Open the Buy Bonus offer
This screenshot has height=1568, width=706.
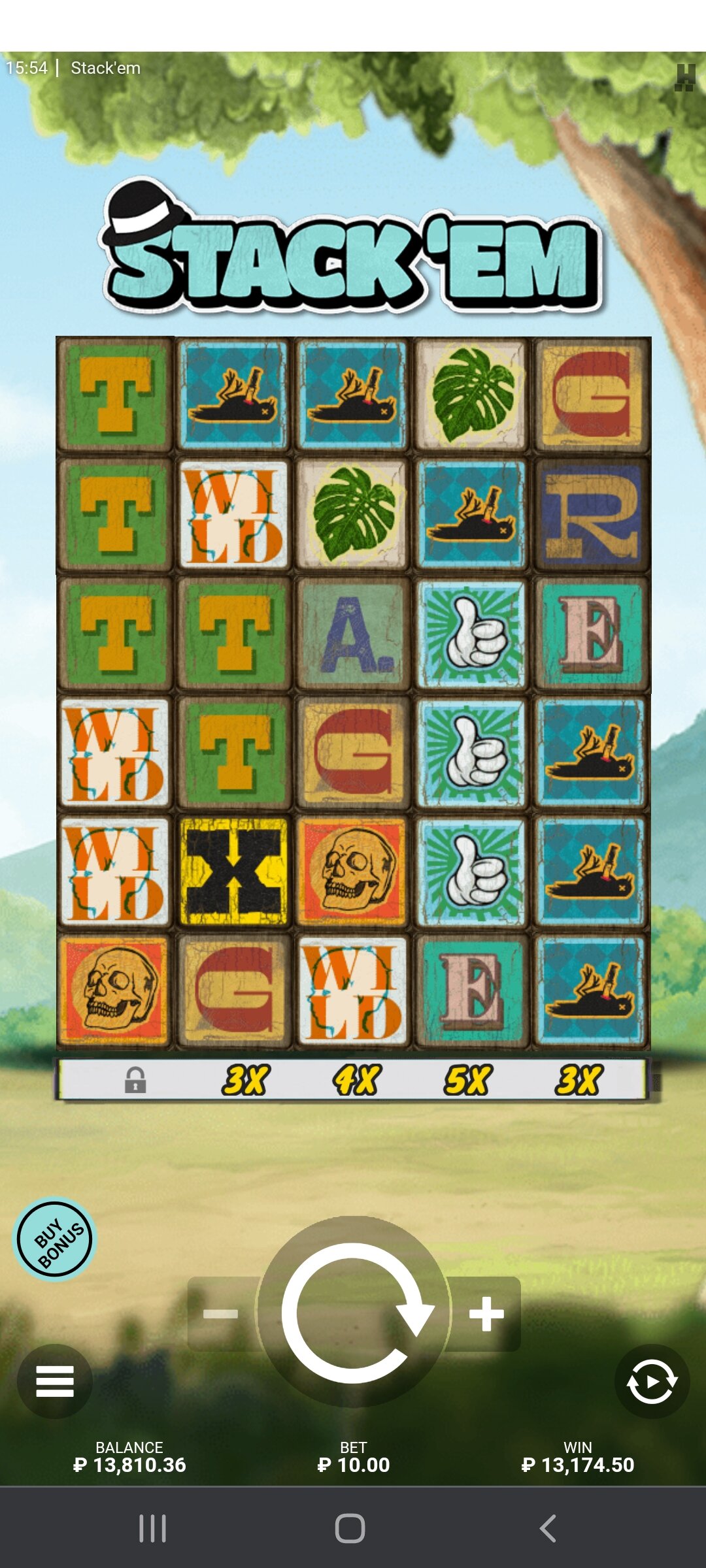[56, 1239]
